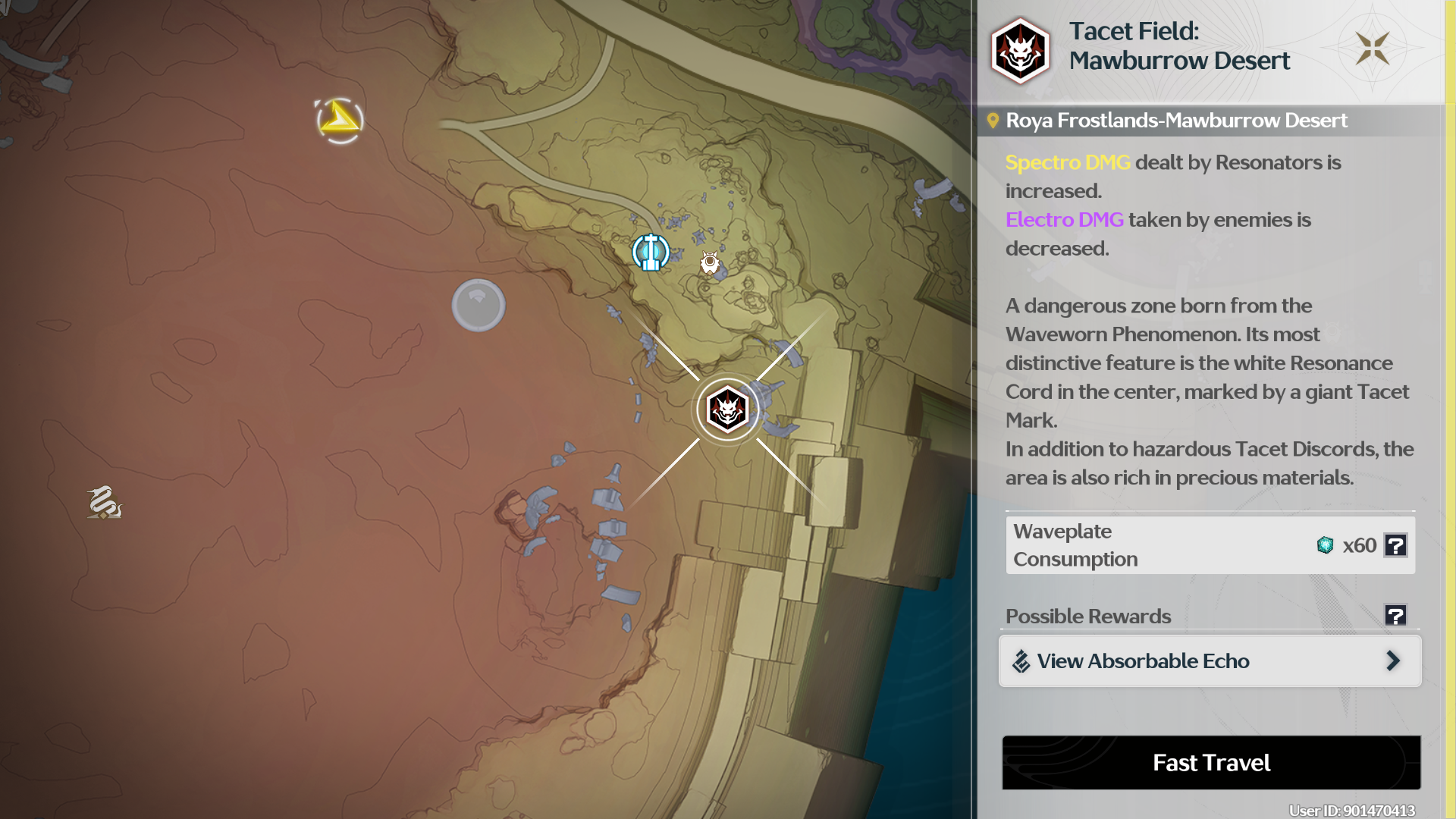Close the Tacet Field info panel
The width and height of the screenshot is (1456, 819).
(x=1372, y=49)
